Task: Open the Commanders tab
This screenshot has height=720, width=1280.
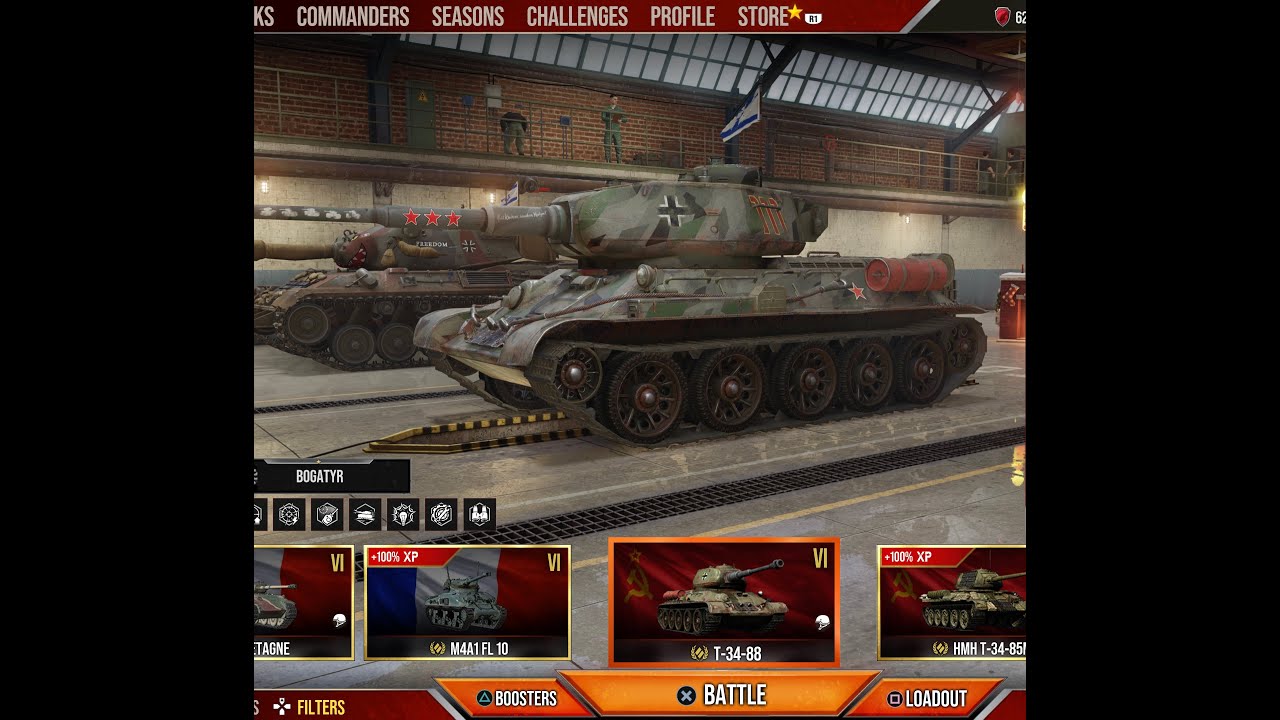Action: point(353,17)
